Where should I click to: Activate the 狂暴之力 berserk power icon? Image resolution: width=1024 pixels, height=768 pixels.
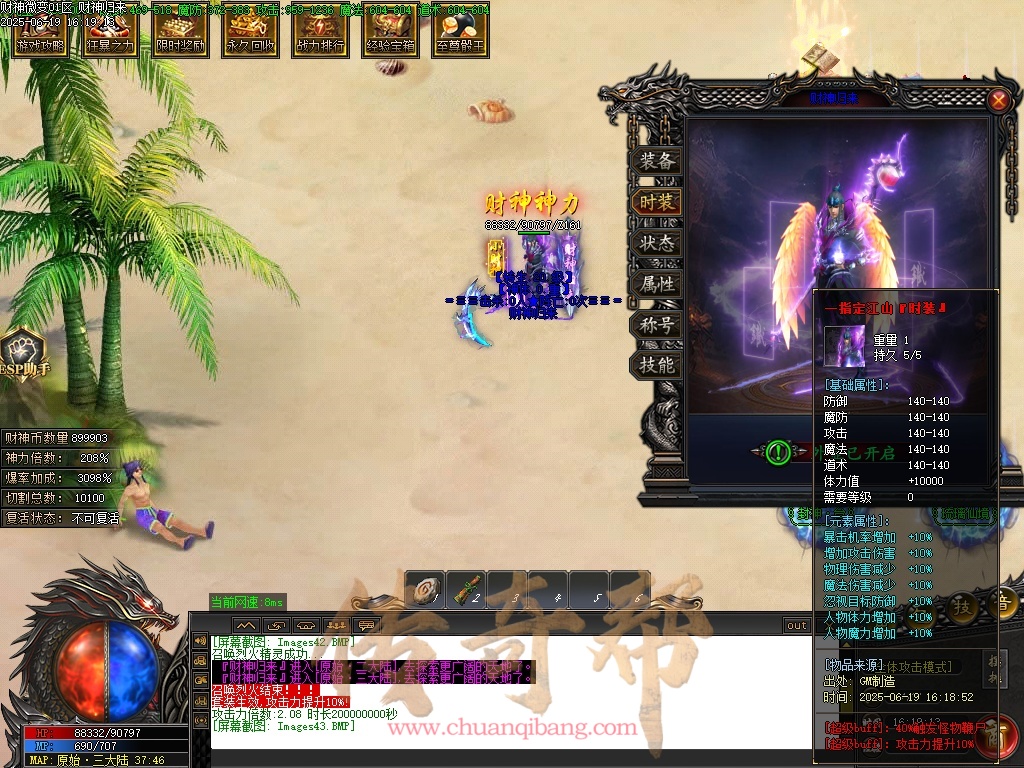(110, 34)
